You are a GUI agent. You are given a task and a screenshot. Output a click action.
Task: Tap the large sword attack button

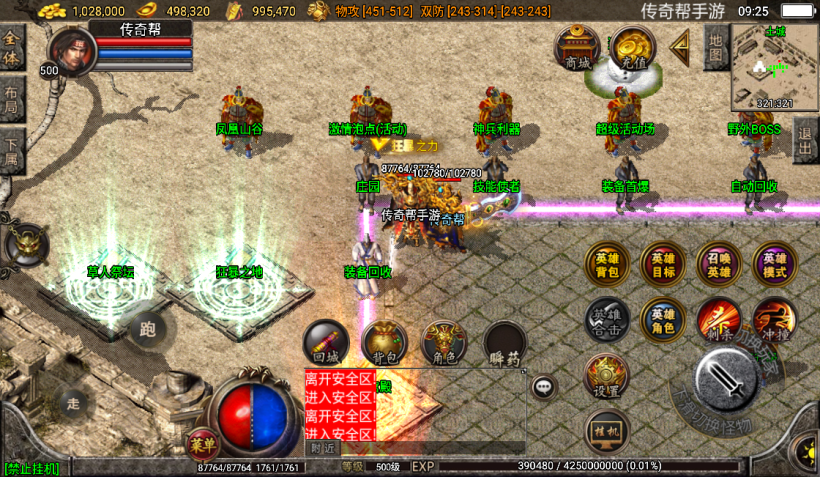coord(726,379)
